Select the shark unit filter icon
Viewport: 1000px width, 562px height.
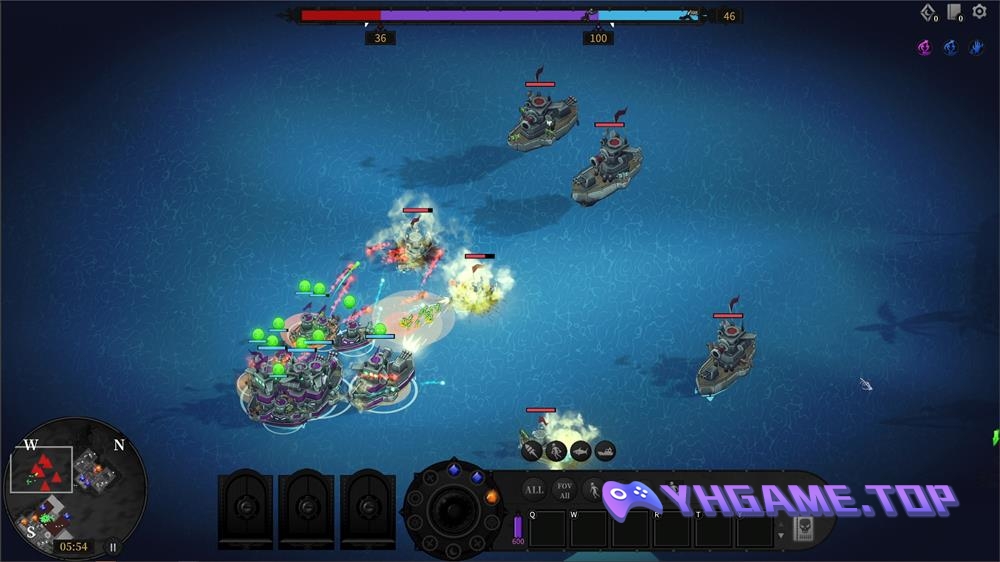[581, 451]
